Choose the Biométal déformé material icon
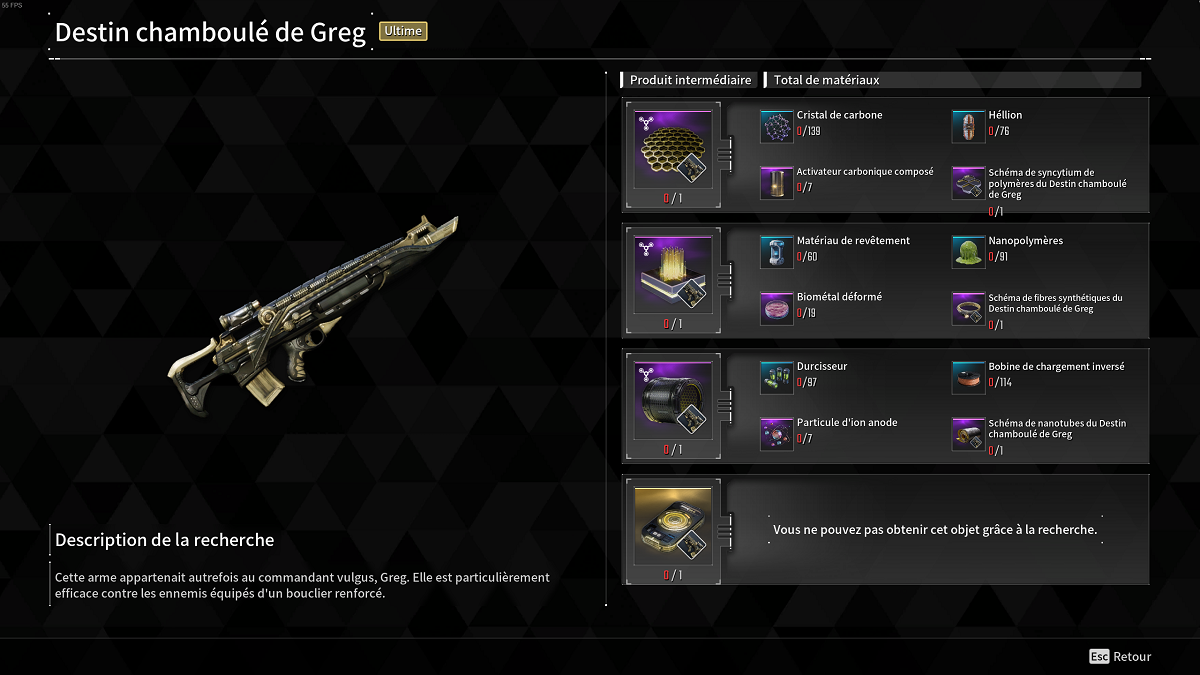Screen dimensions: 1200x675 [777, 309]
